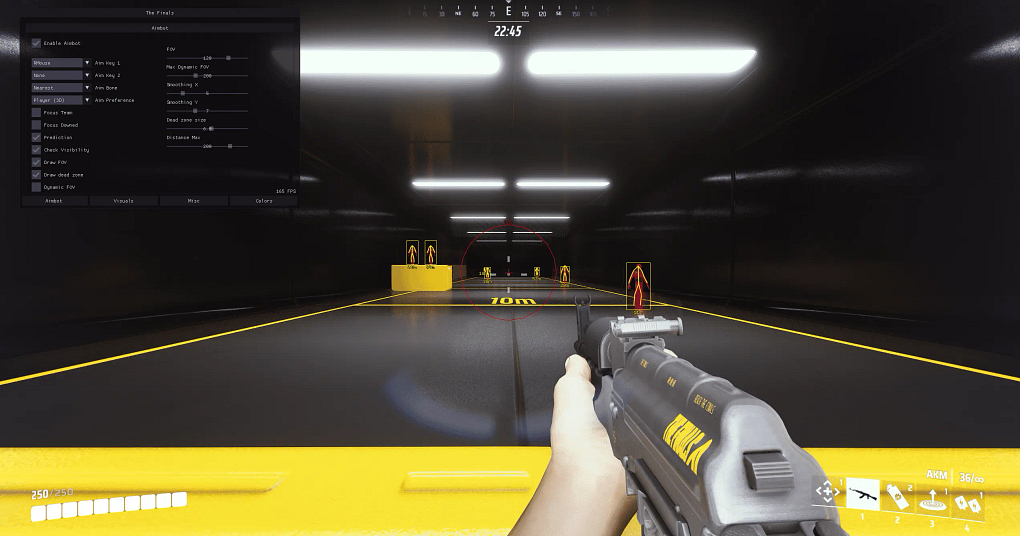Open the Aim Key 2 dropdown
Screen dimensions: 1020x536
(61, 75)
